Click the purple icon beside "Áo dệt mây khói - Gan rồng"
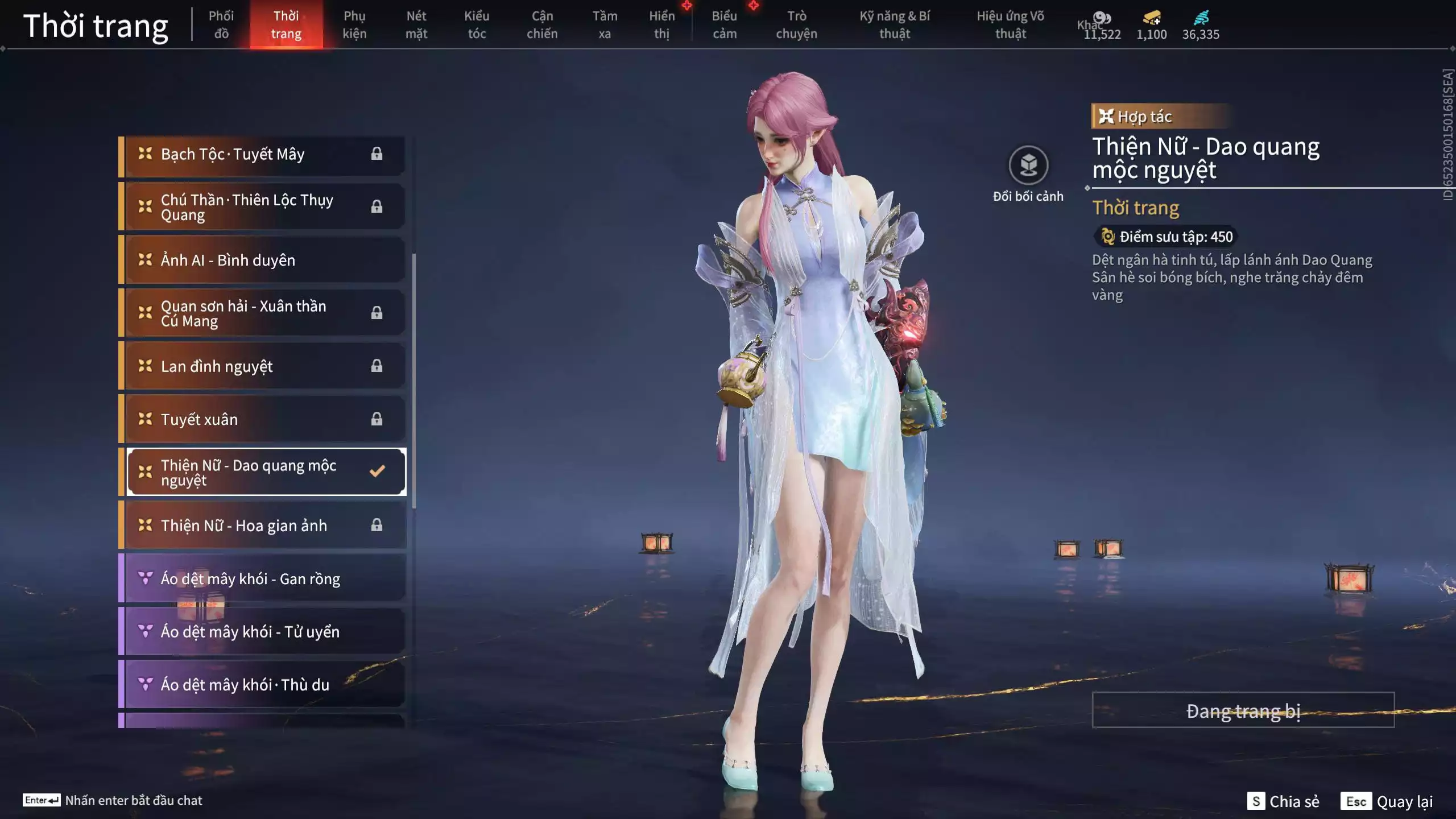 [x=146, y=578]
